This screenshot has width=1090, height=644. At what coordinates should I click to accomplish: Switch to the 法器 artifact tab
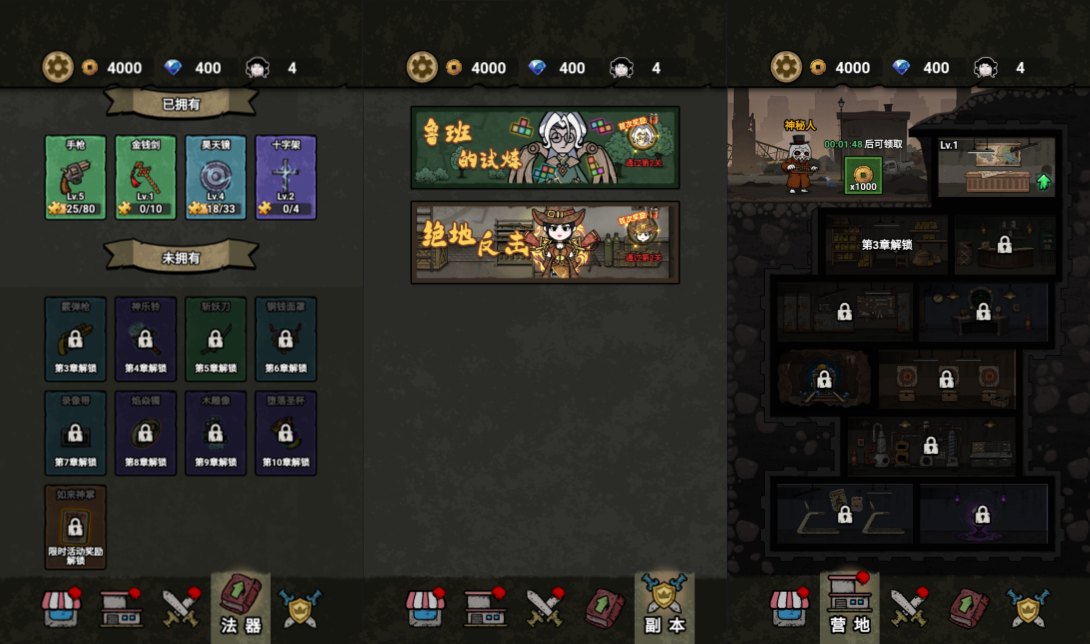coord(240,607)
